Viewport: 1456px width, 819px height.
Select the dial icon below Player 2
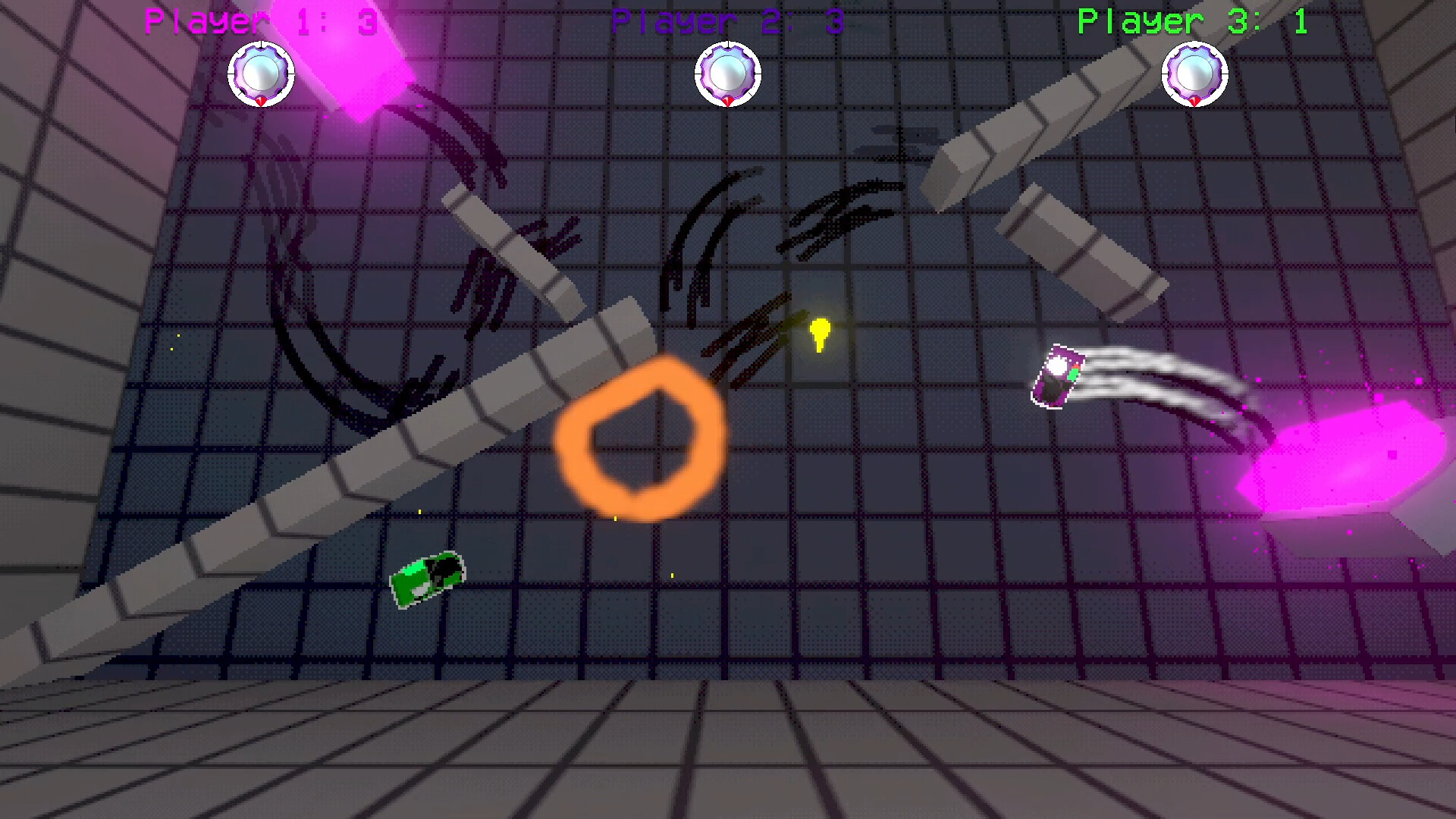(727, 74)
